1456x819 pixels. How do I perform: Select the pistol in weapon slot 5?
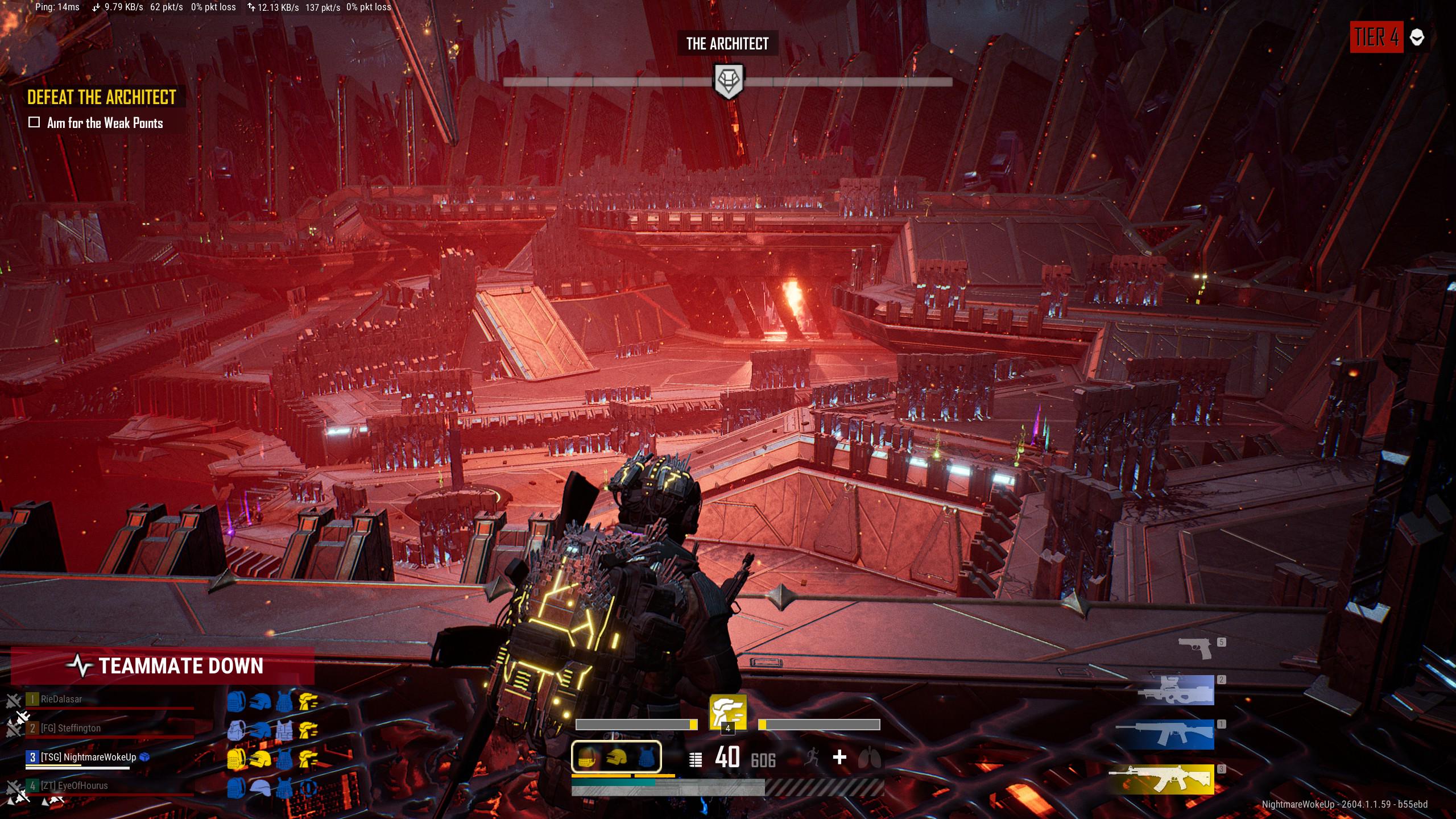tap(1196, 647)
